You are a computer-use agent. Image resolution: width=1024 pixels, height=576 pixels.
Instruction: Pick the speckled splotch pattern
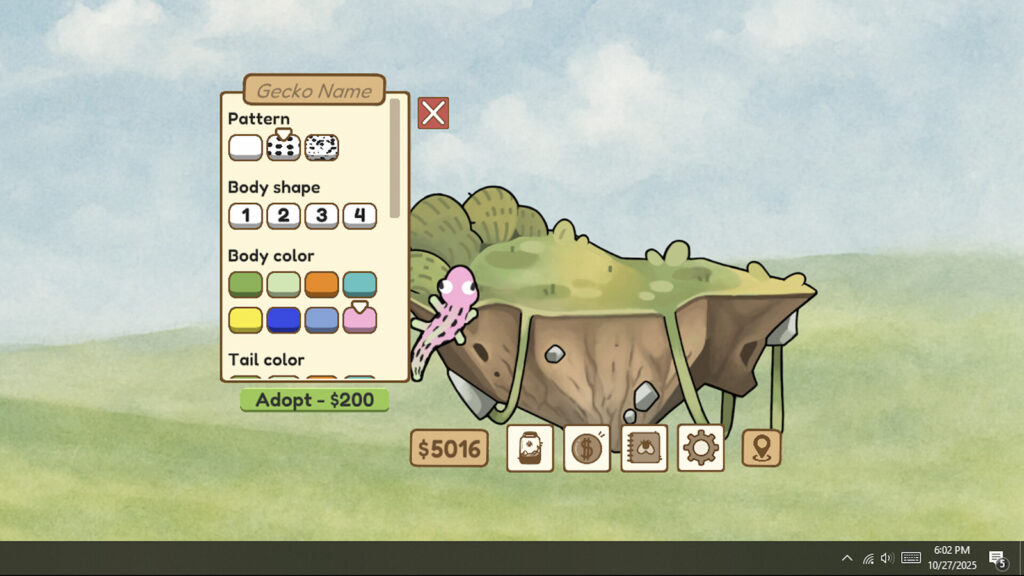tap(322, 148)
